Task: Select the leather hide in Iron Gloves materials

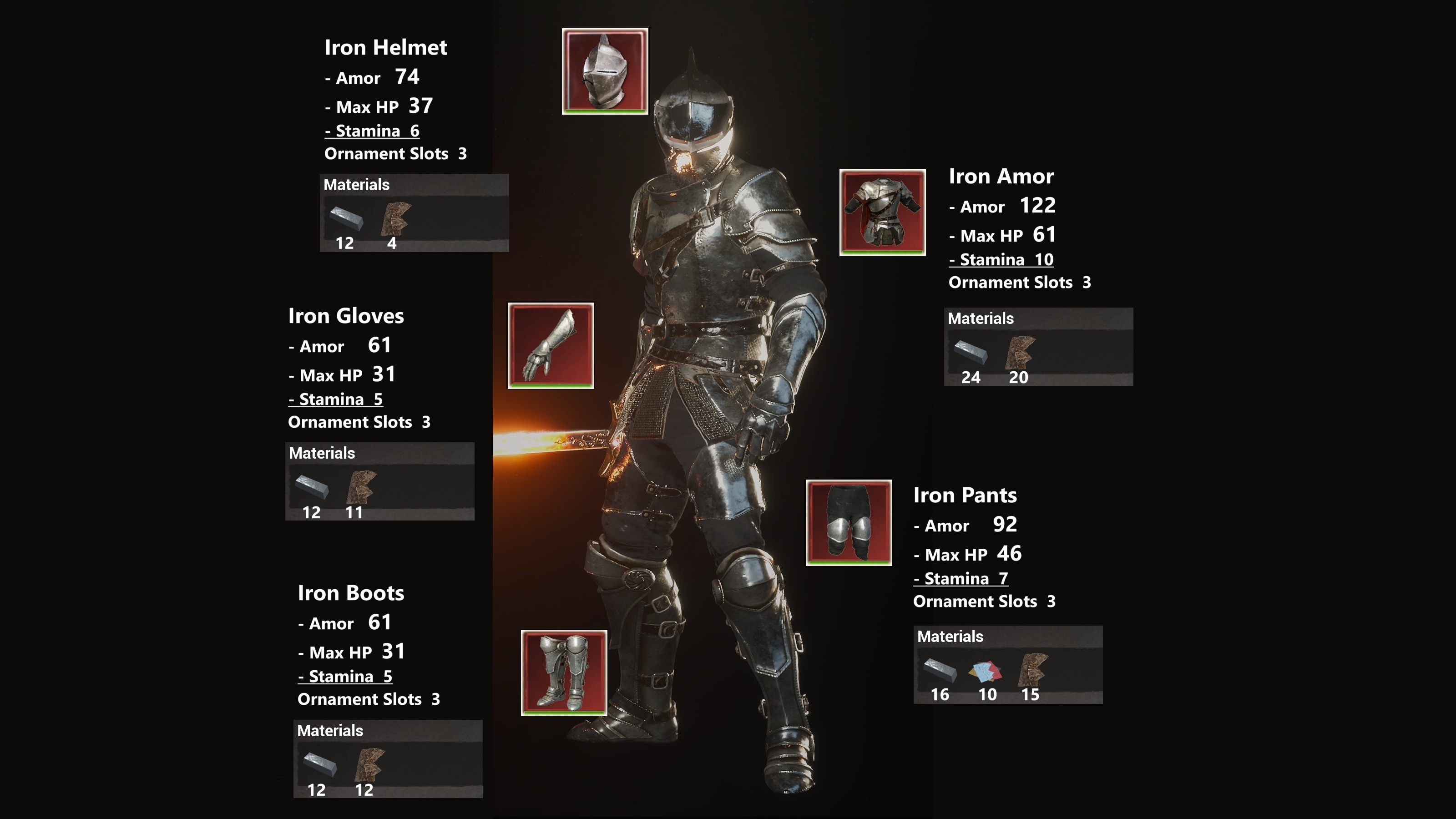Action: pyautogui.click(x=361, y=486)
